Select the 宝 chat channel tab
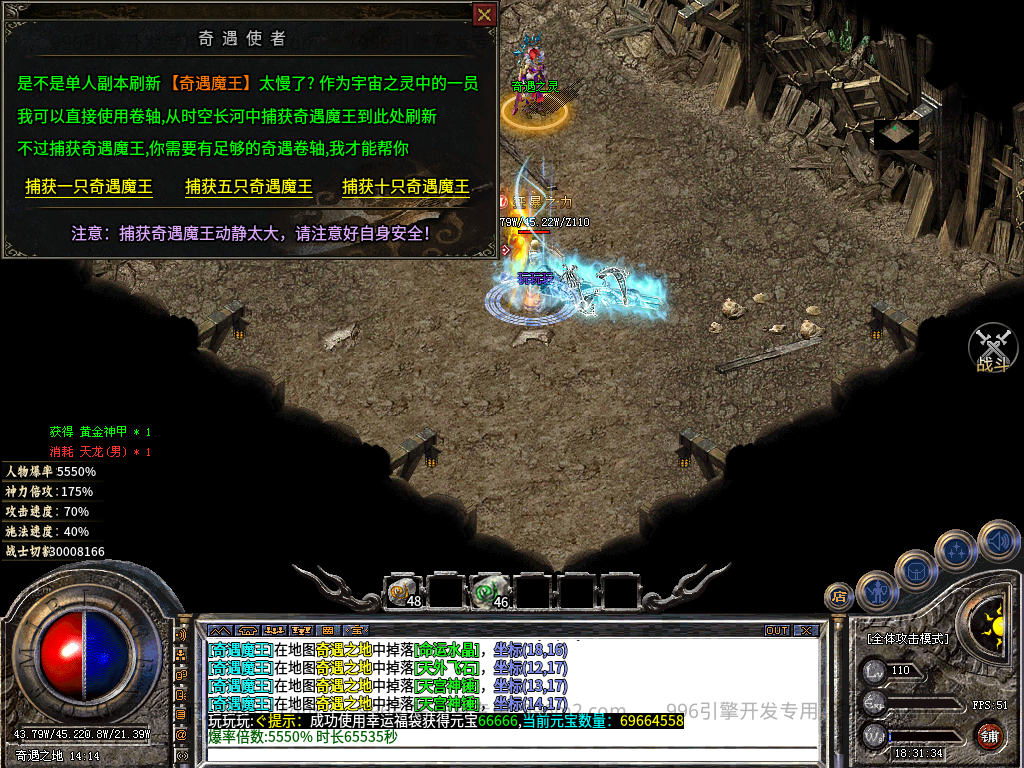Screen dimensions: 1024x768 (x=355, y=631)
